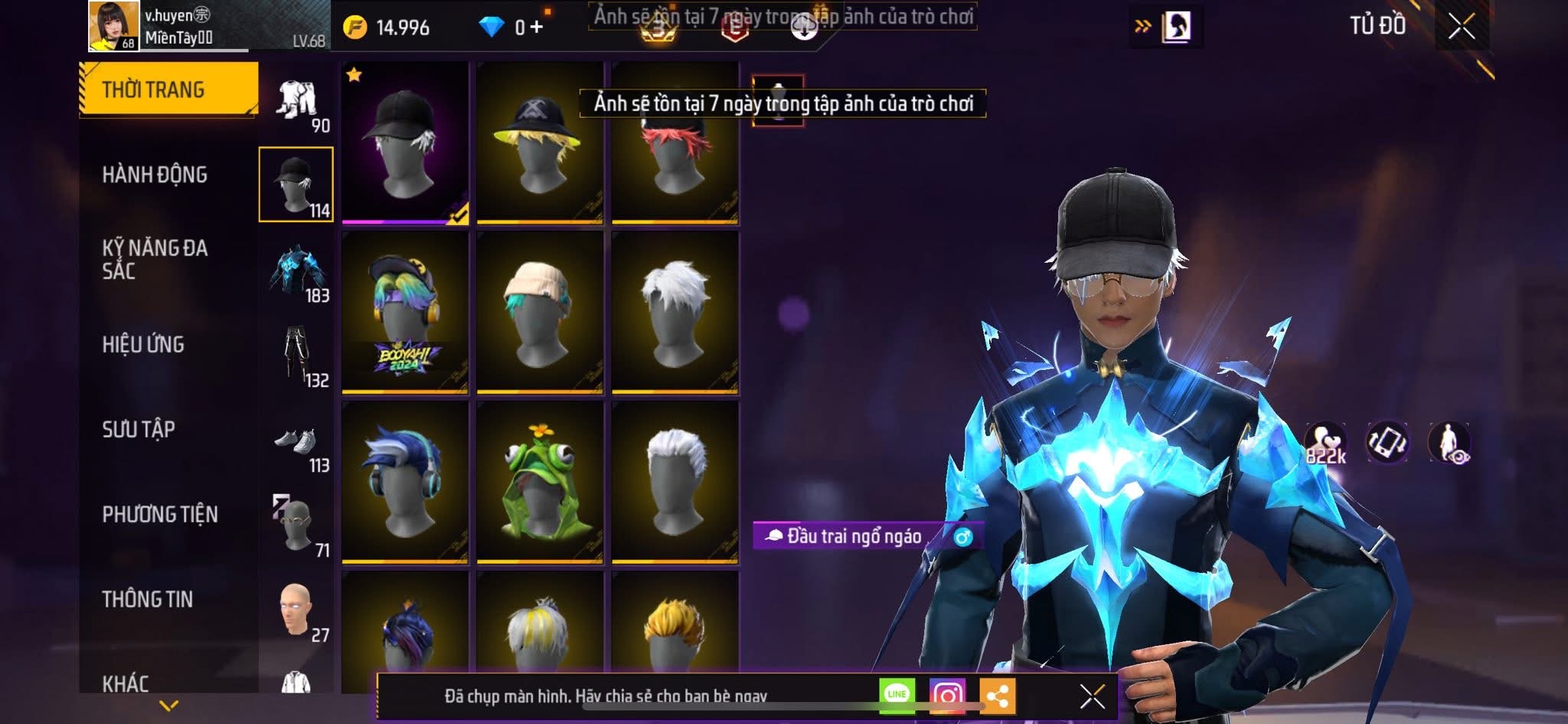Open the Hiệu Ứng category
This screenshot has height=724, width=1568.
click(143, 345)
